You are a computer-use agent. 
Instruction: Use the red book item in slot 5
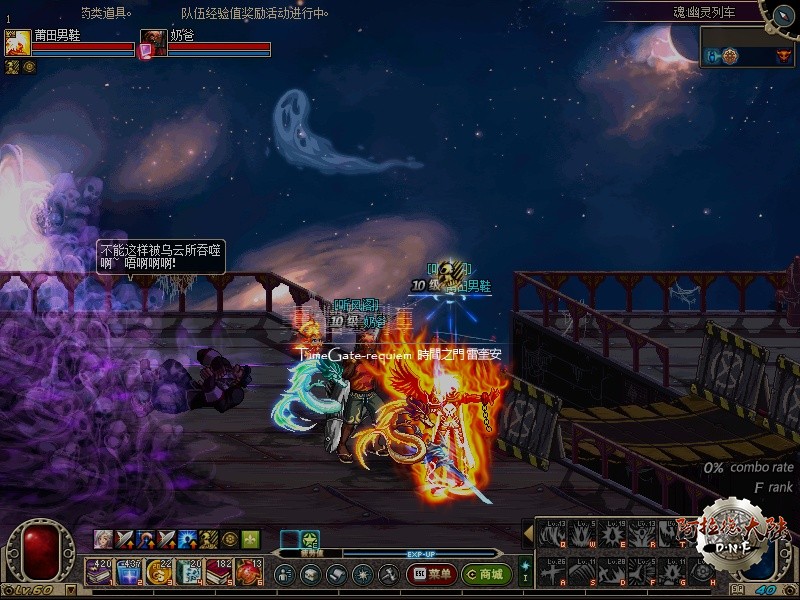(x=219, y=571)
